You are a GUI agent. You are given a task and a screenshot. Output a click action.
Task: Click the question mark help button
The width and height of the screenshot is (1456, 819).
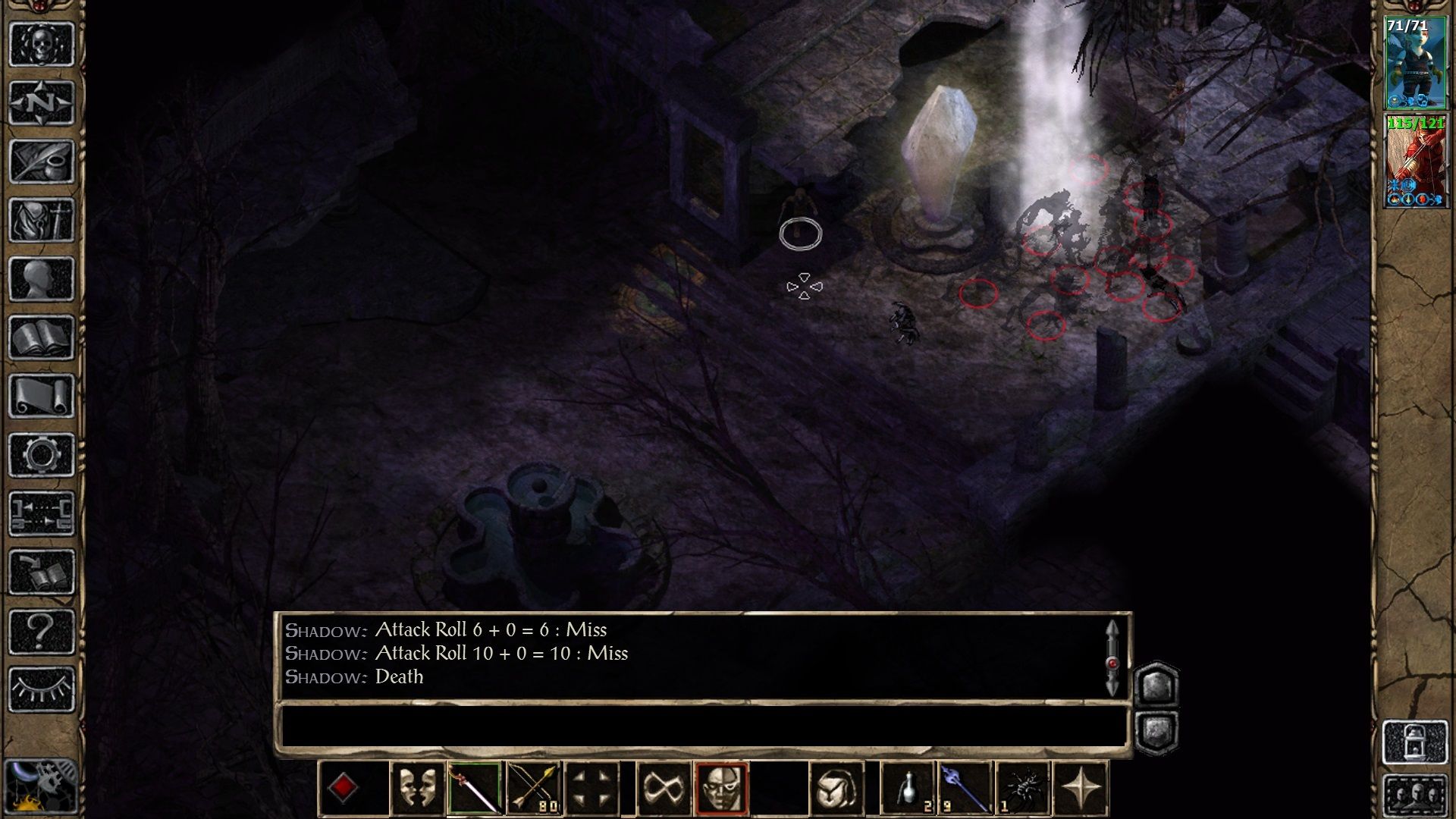point(41,631)
